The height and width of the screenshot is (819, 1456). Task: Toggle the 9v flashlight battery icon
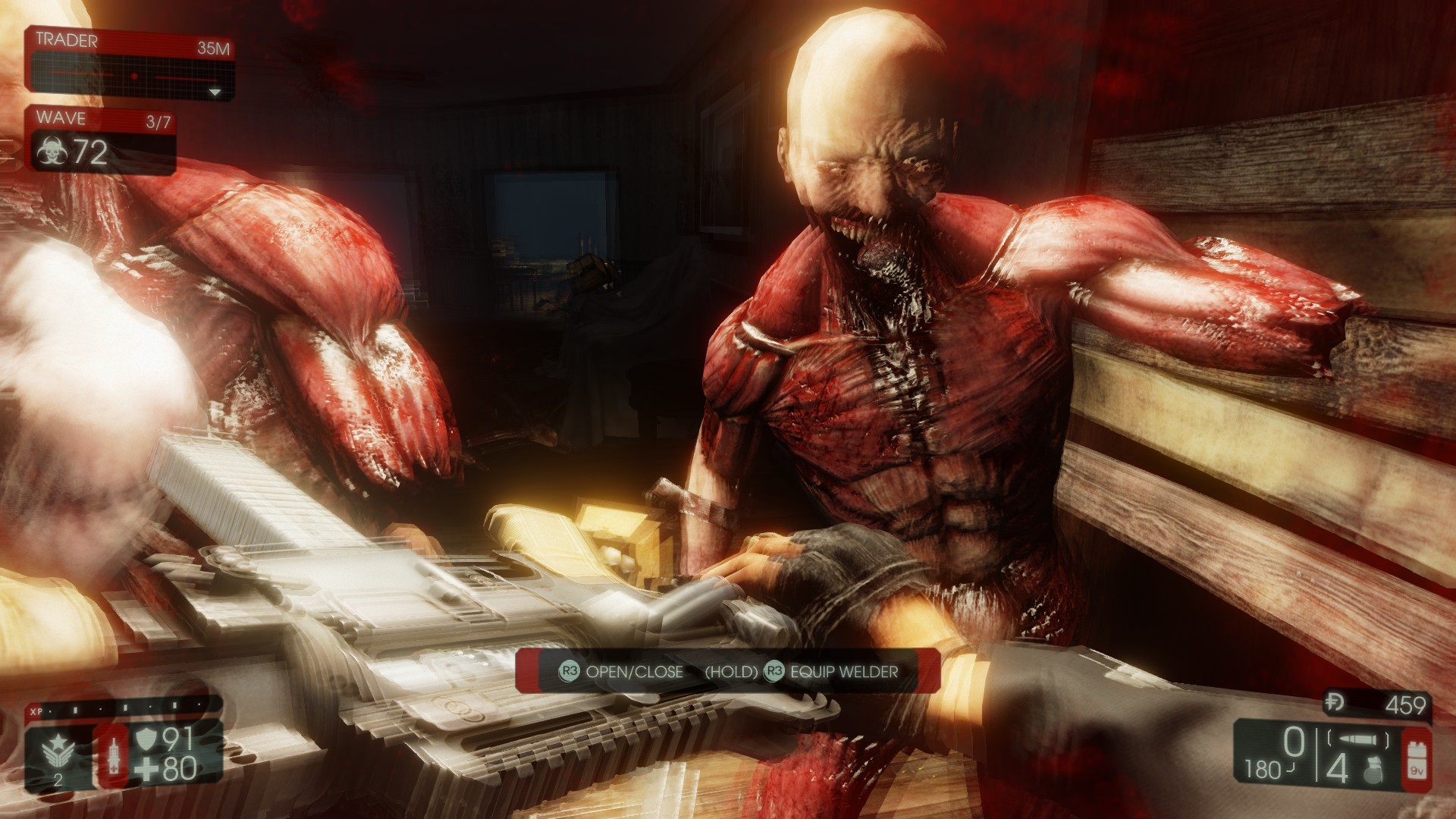(1415, 758)
